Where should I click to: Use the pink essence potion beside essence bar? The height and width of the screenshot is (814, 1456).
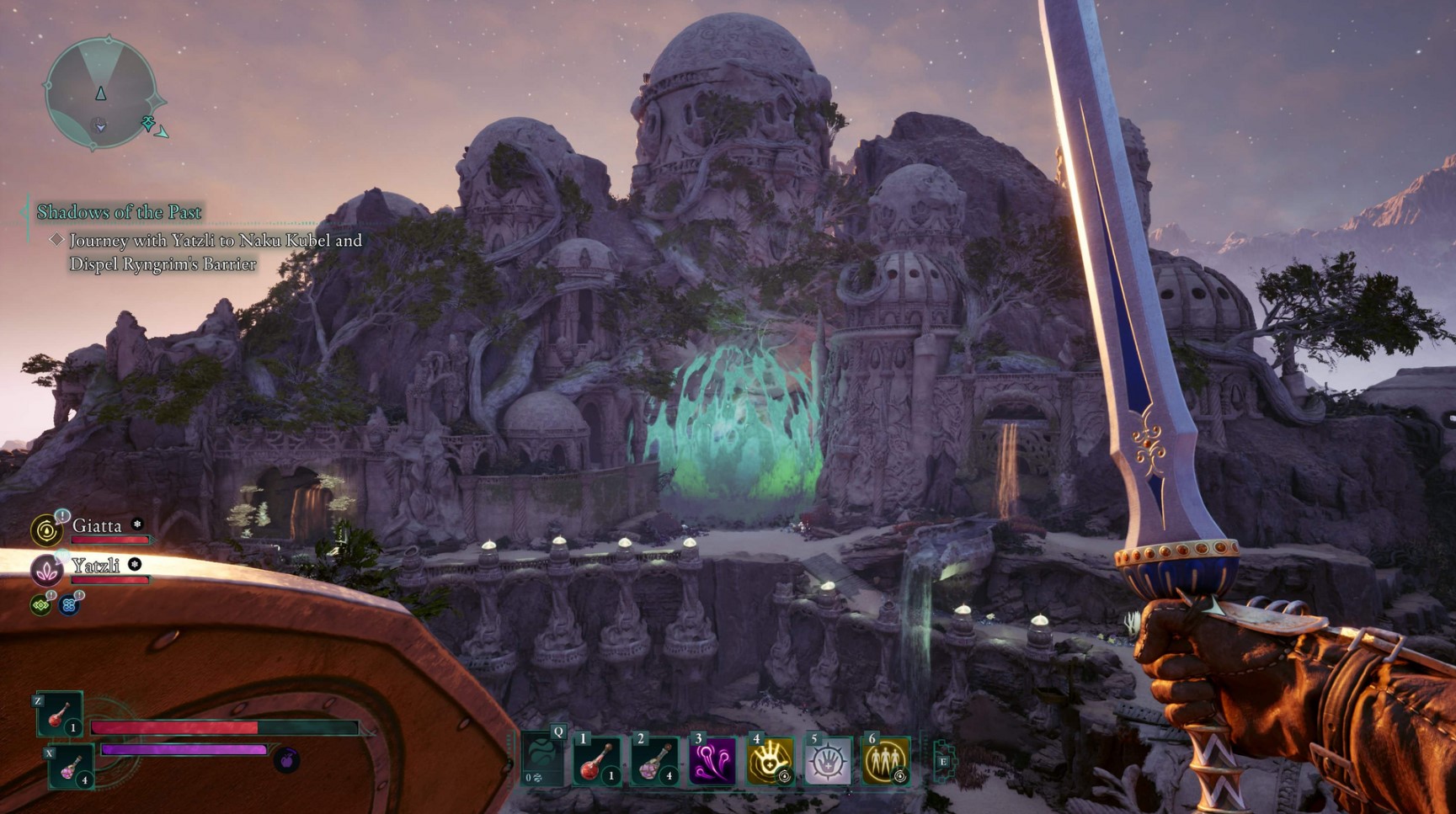point(71,766)
